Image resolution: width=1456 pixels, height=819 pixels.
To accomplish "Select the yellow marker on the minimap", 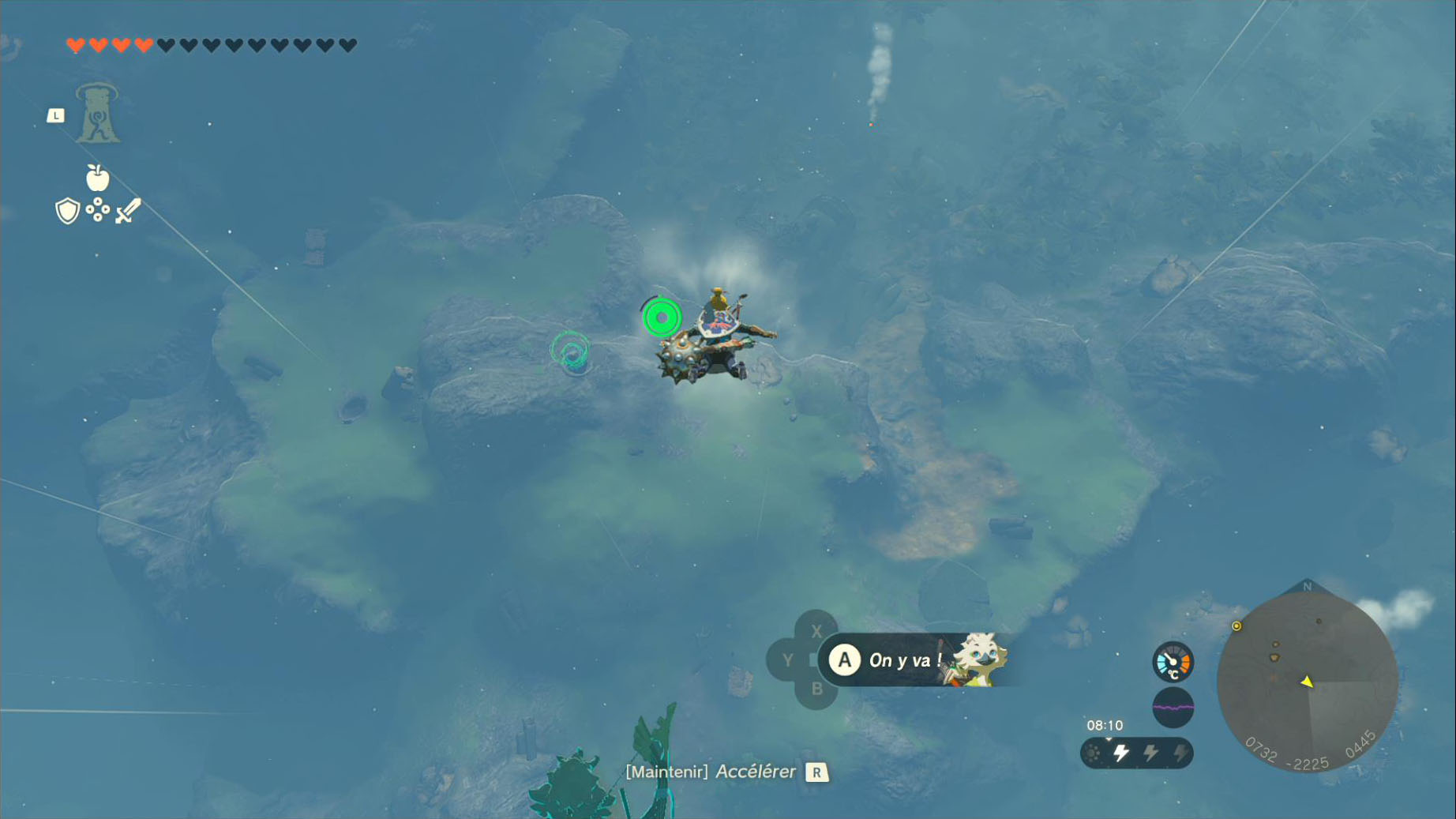I will pyautogui.click(x=1236, y=626).
